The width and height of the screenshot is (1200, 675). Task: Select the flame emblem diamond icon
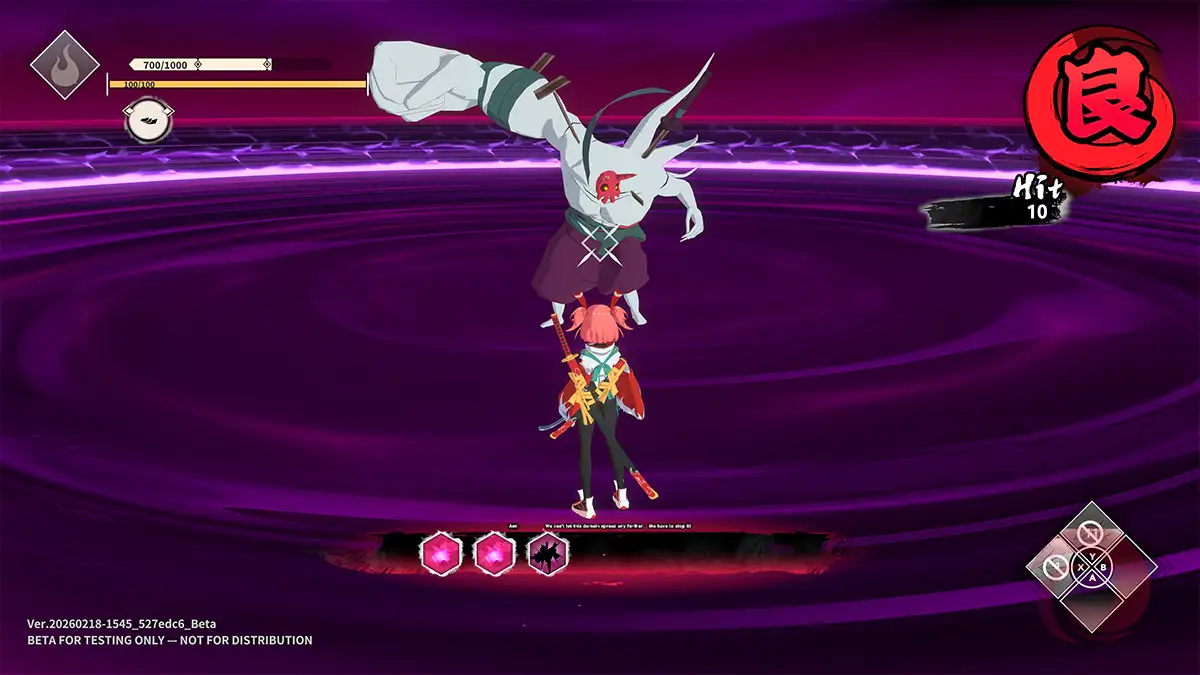point(63,65)
